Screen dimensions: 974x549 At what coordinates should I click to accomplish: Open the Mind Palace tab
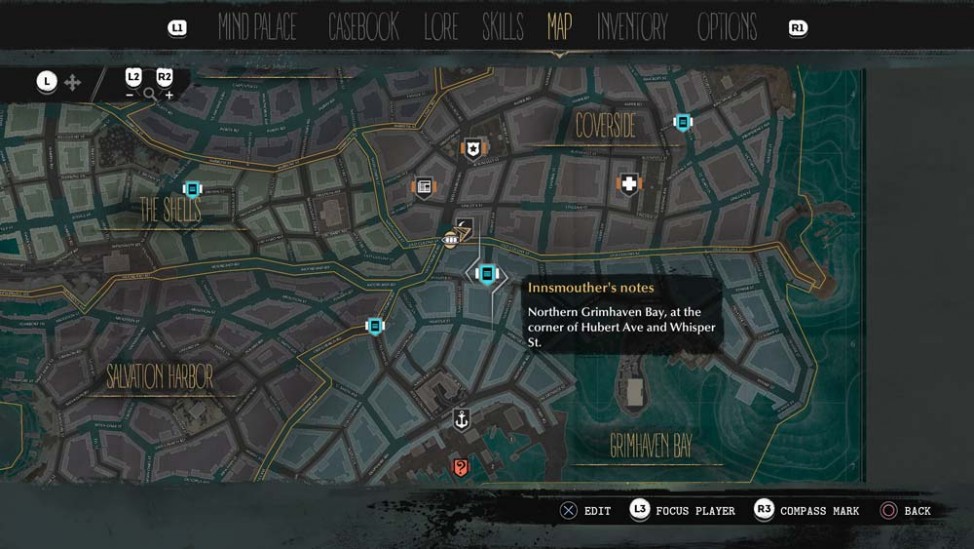click(x=257, y=28)
